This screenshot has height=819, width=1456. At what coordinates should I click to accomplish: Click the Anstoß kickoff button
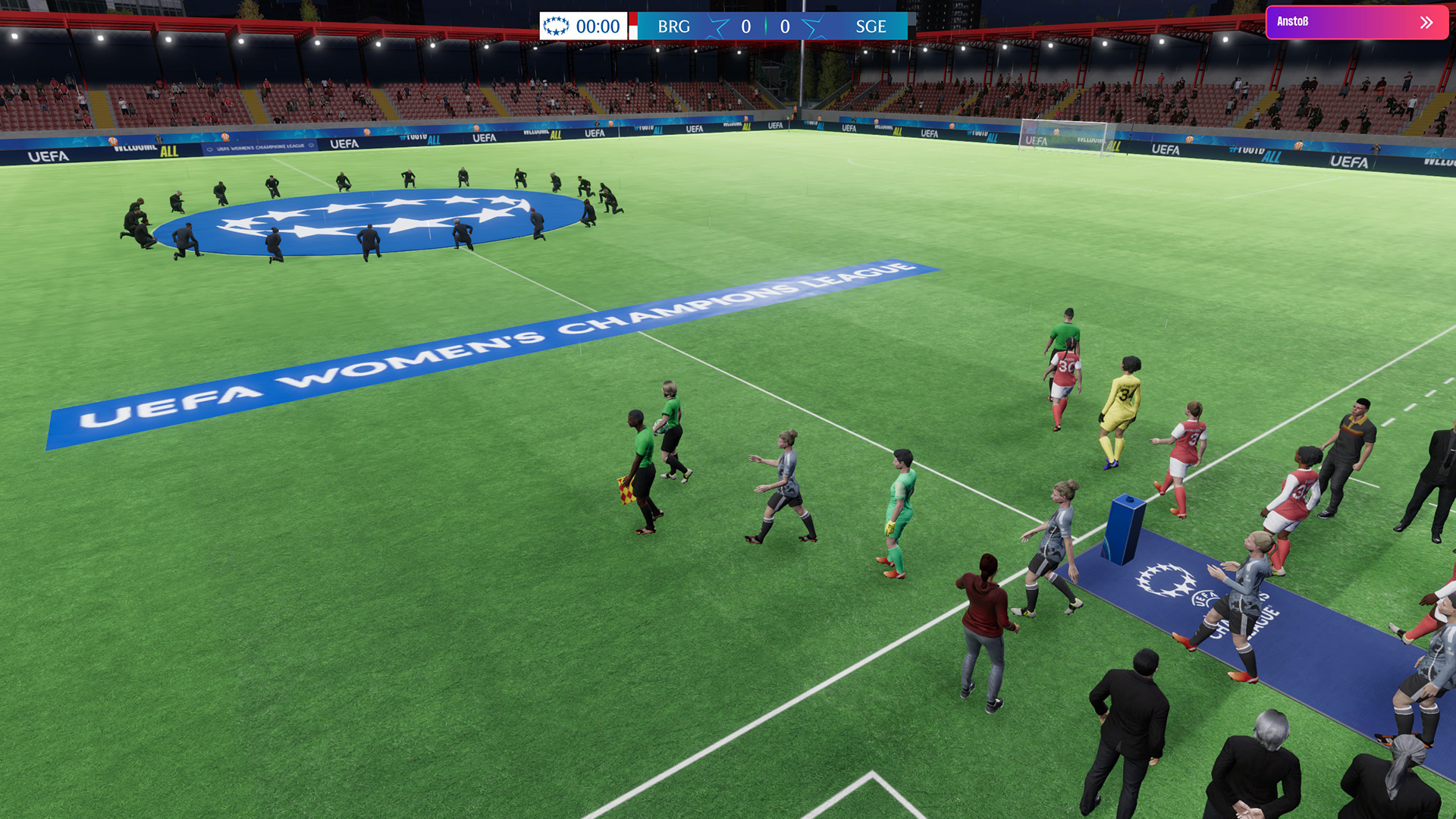click(1356, 23)
